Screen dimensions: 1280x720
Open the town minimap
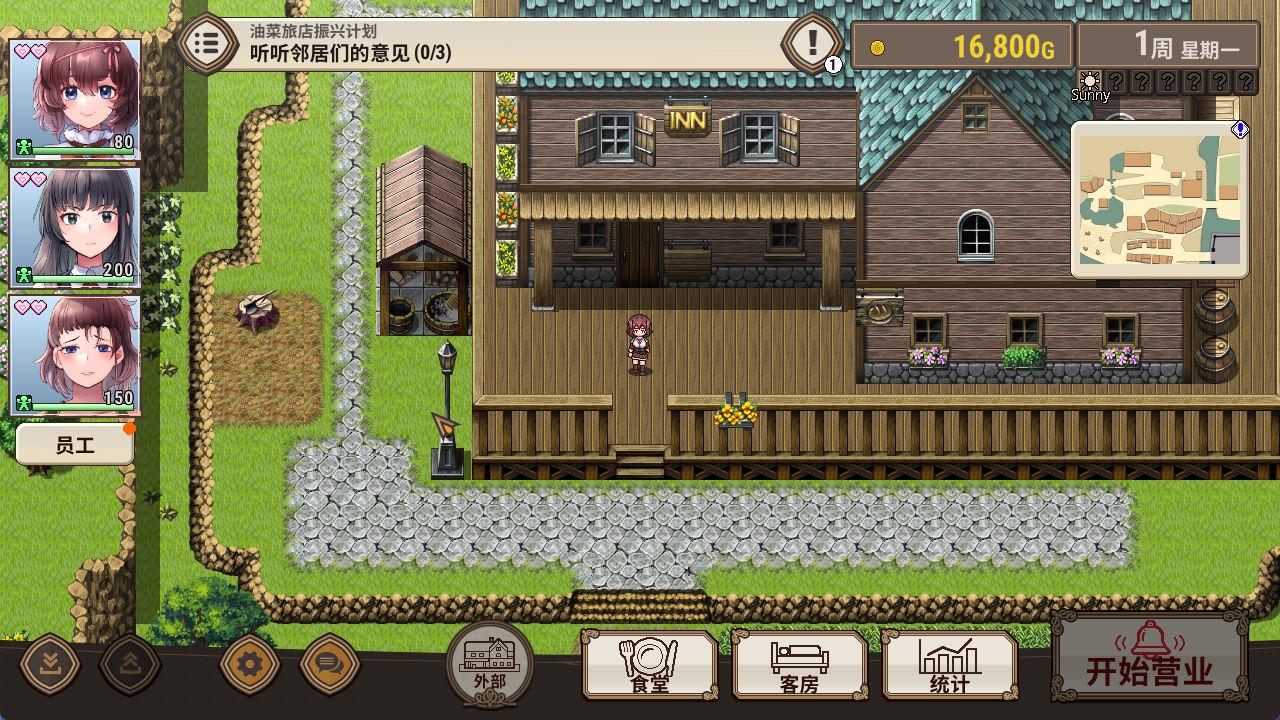click(1158, 200)
